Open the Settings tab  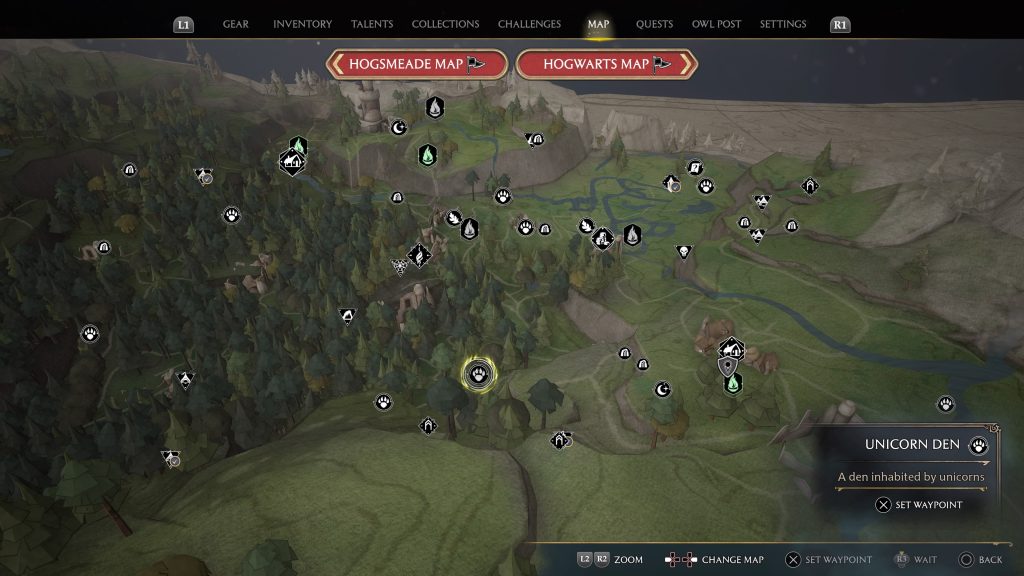pyautogui.click(x=783, y=24)
